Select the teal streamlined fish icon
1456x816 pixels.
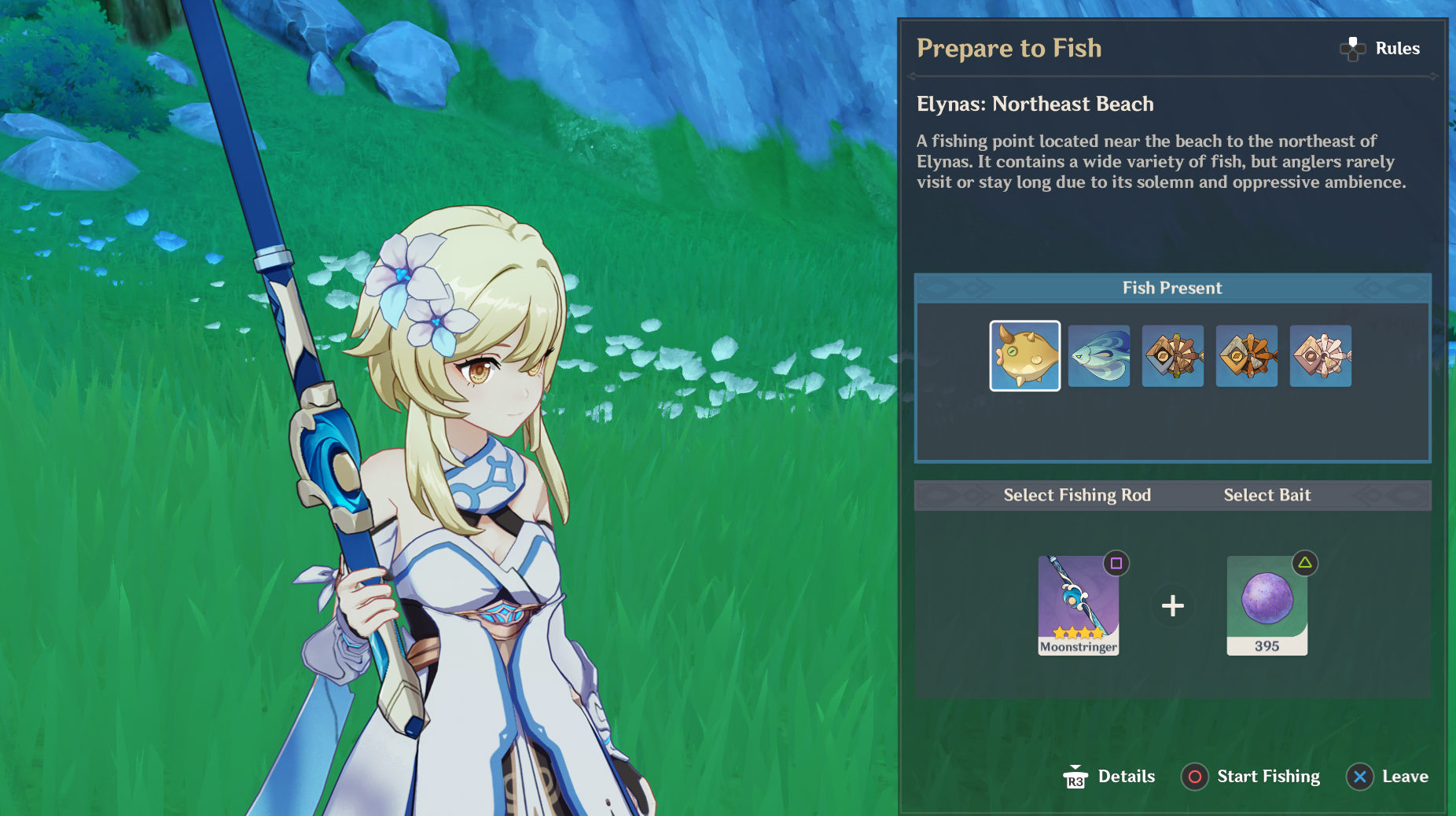[x=1098, y=356]
